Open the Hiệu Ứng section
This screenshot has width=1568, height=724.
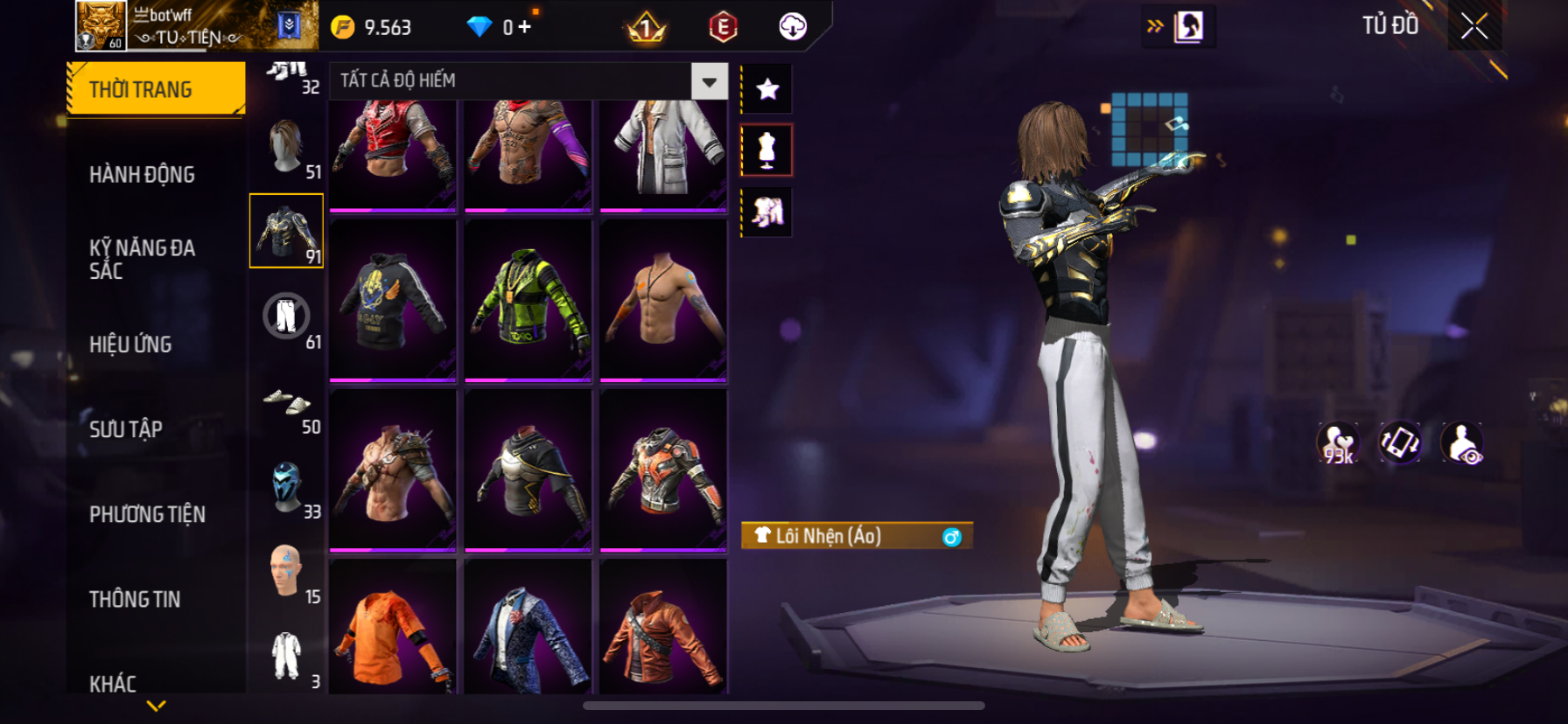pos(130,345)
